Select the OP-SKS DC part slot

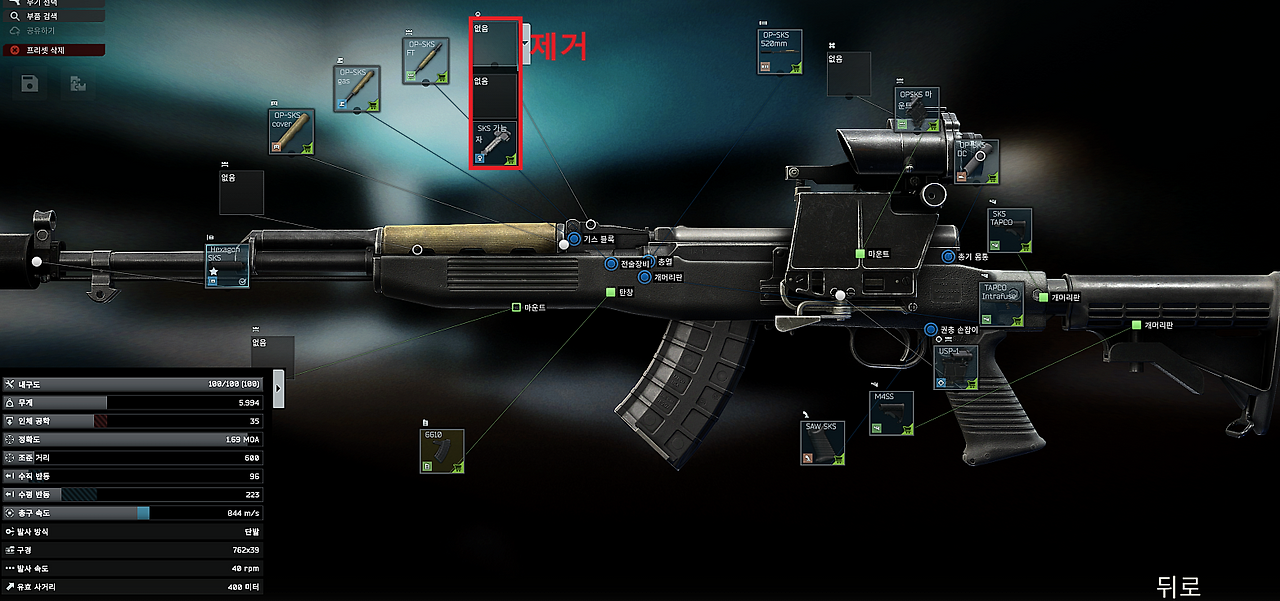pyautogui.click(x=976, y=162)
